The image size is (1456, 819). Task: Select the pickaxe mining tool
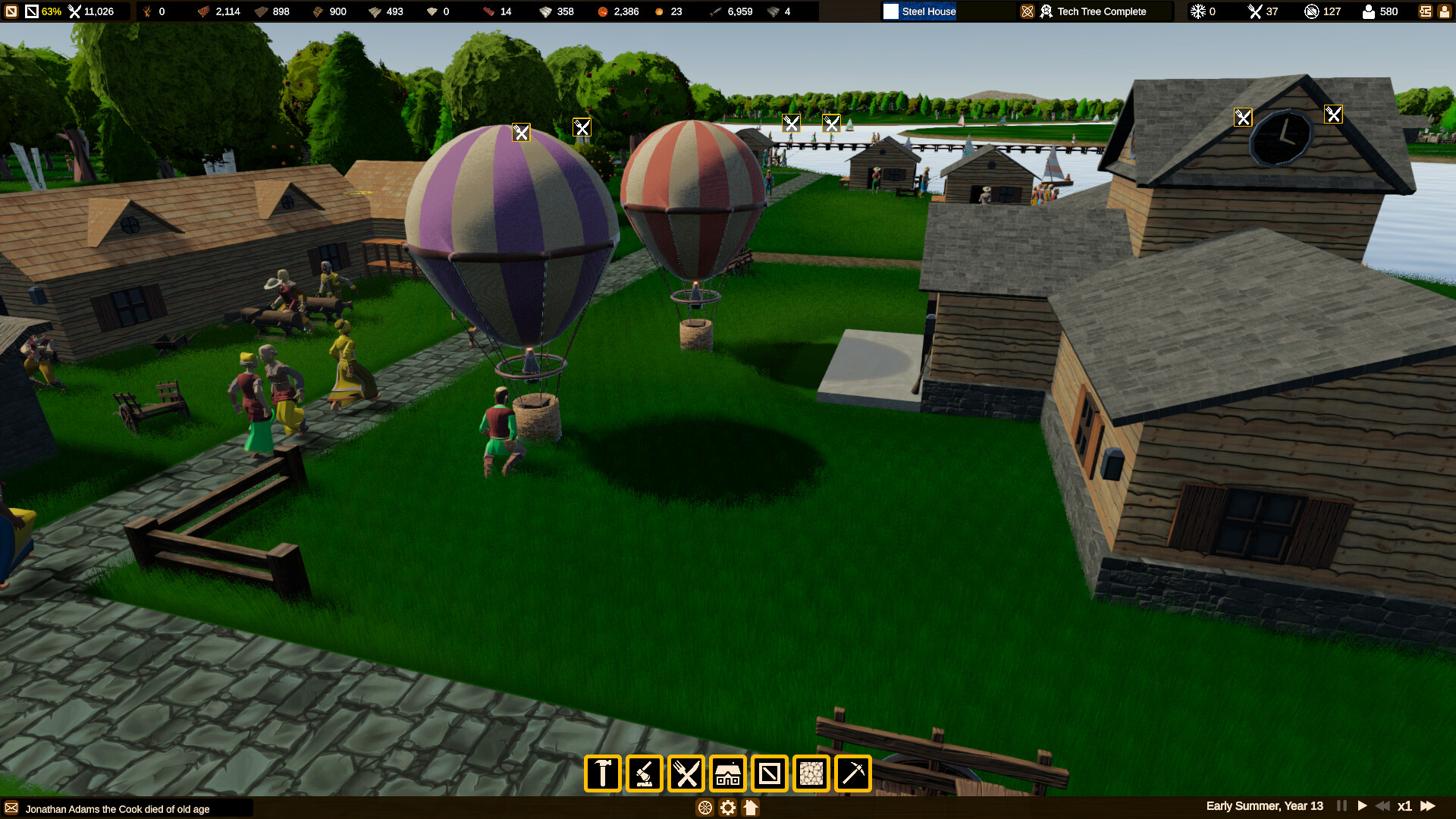tap(852, 773)
